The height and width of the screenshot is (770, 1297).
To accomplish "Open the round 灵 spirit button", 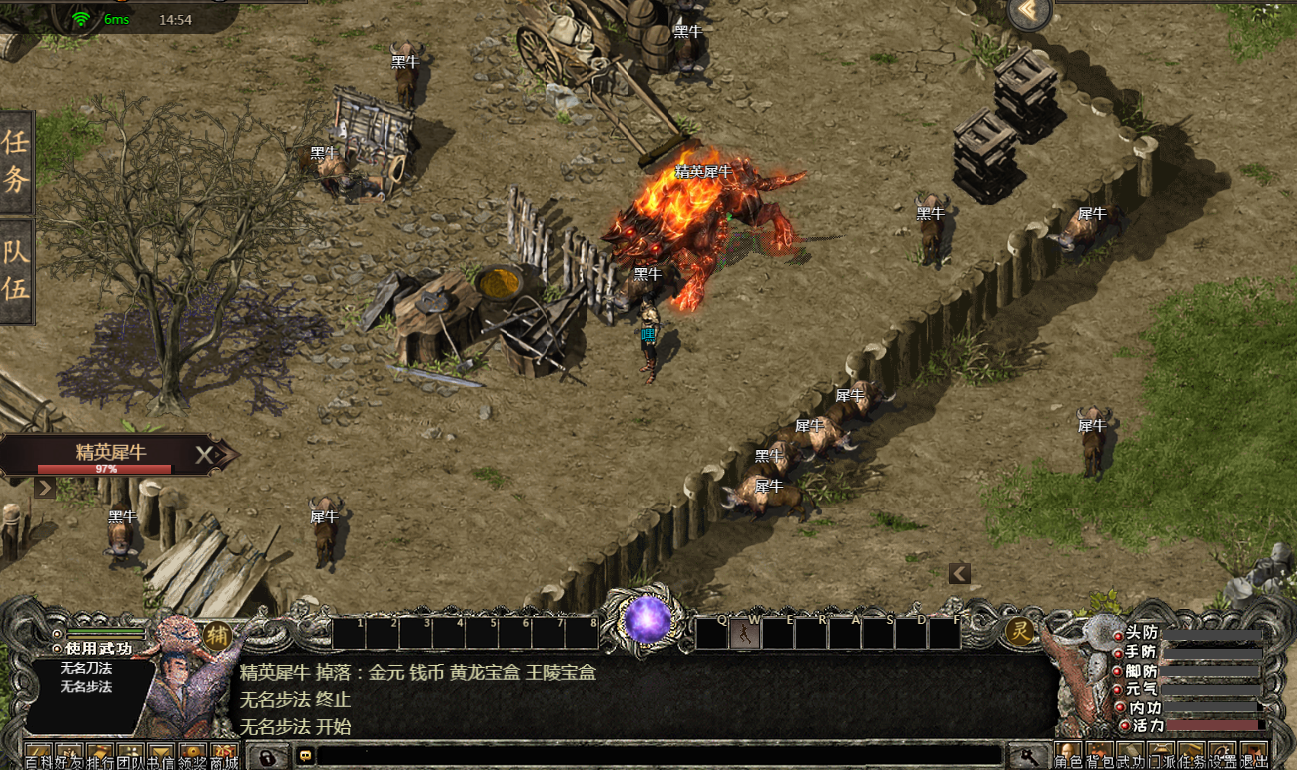I will [x=1018, y=631].
